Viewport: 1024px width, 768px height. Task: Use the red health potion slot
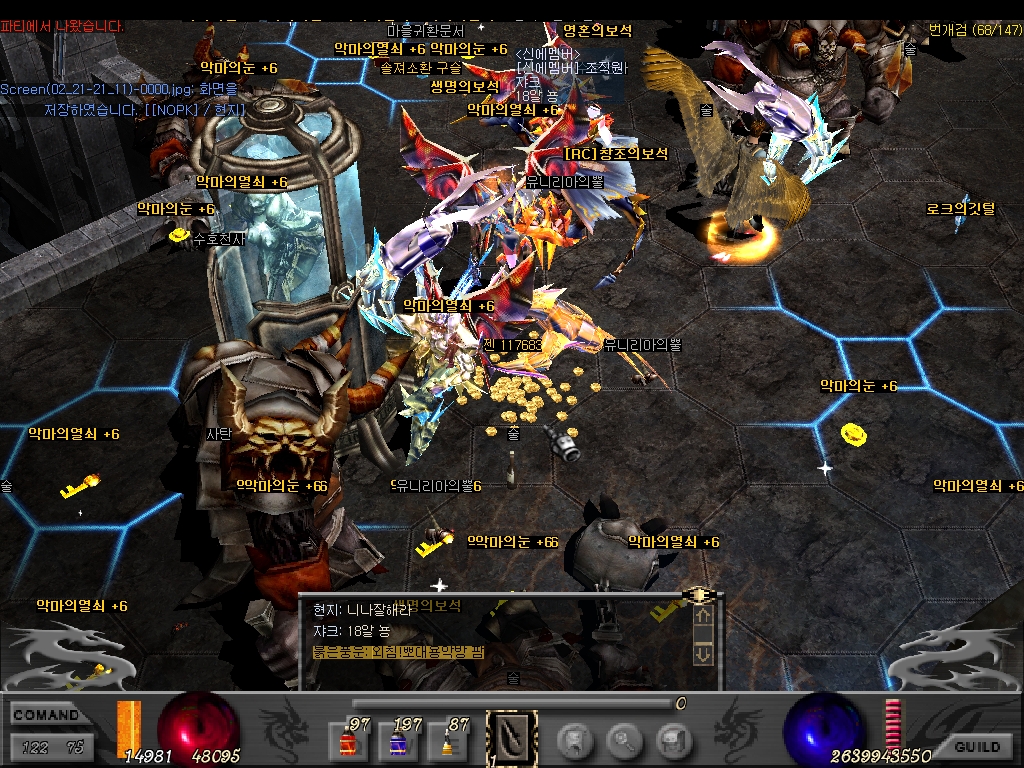(344, 741)
